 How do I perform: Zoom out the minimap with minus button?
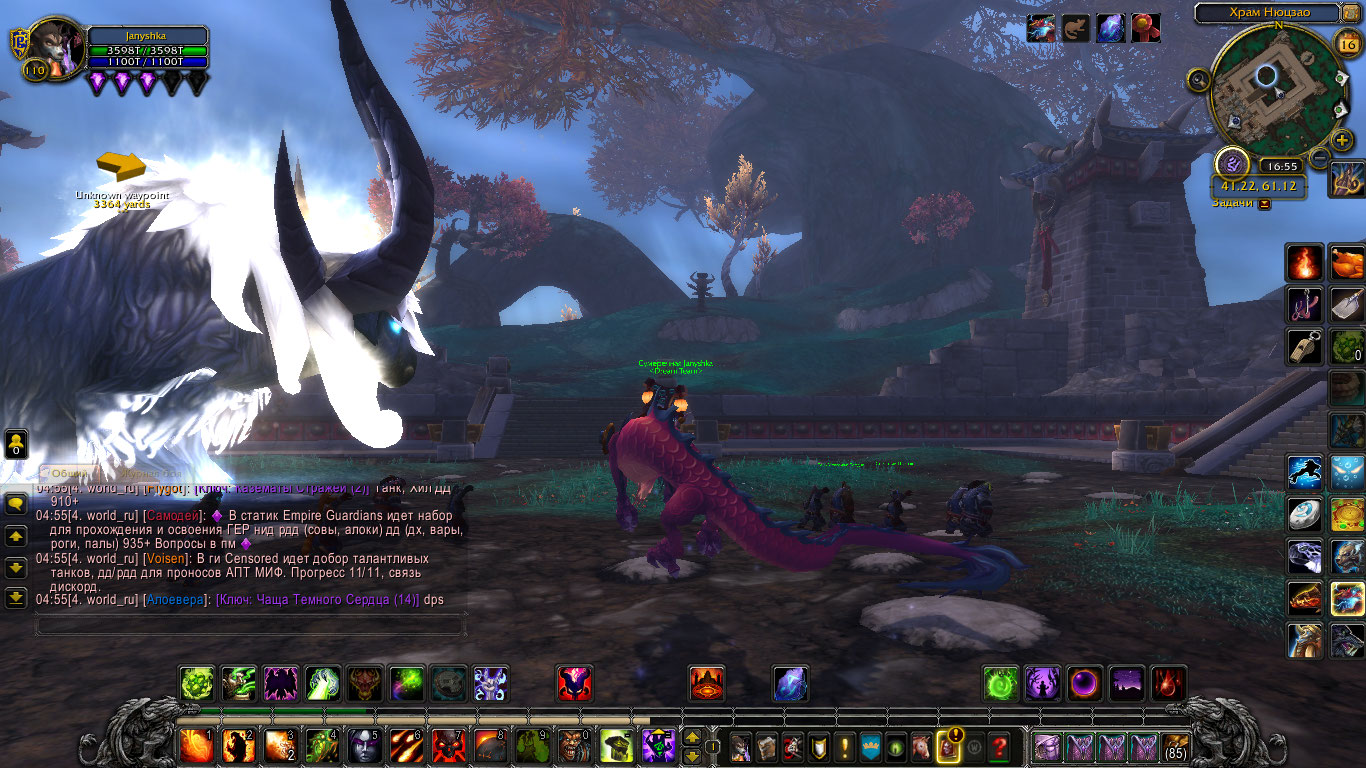[x=1320, y=157]
